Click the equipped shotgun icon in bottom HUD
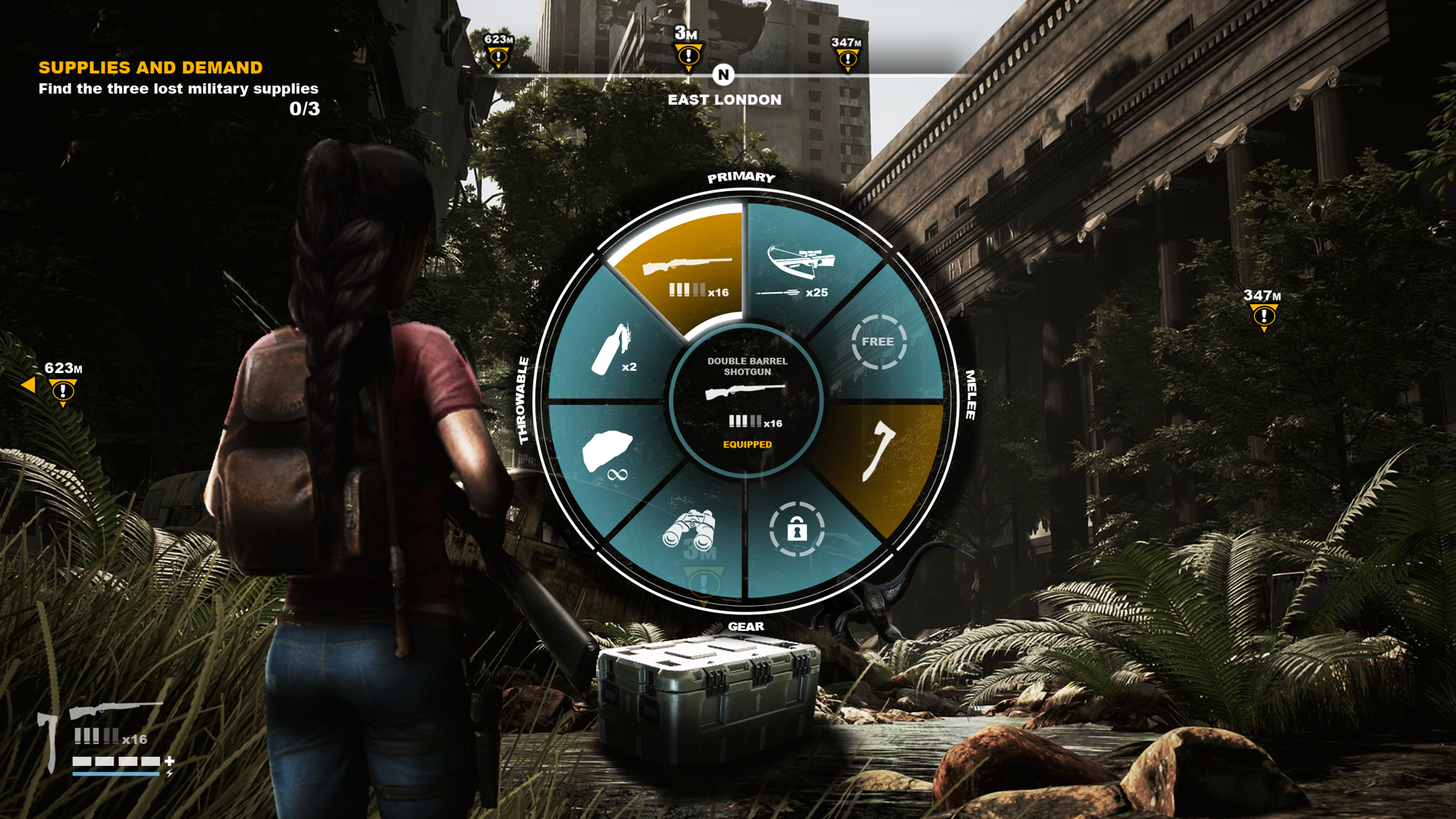 (115, 711)
